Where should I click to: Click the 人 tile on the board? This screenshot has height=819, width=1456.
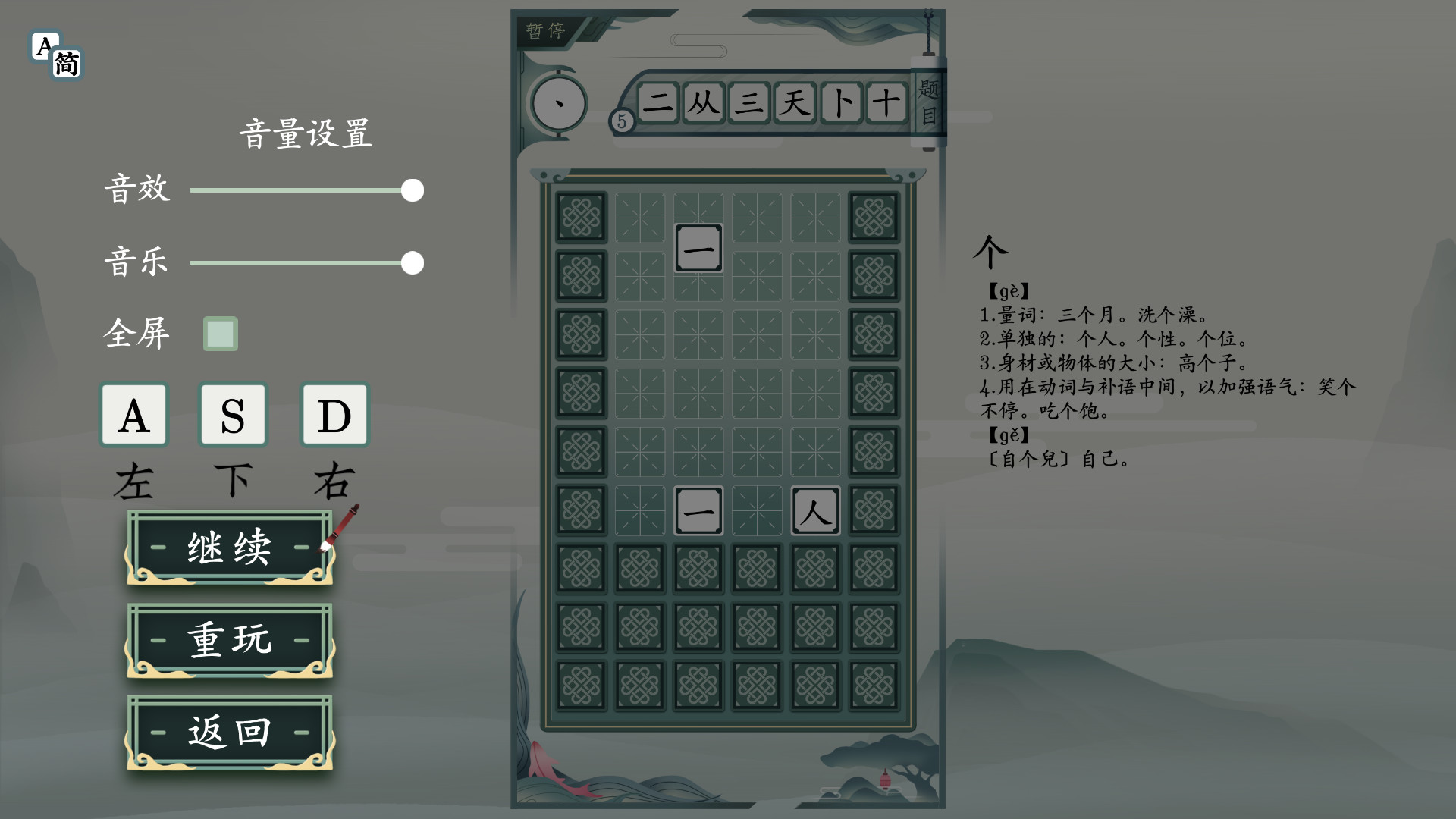pyautogui.click(x=815, y=512)
